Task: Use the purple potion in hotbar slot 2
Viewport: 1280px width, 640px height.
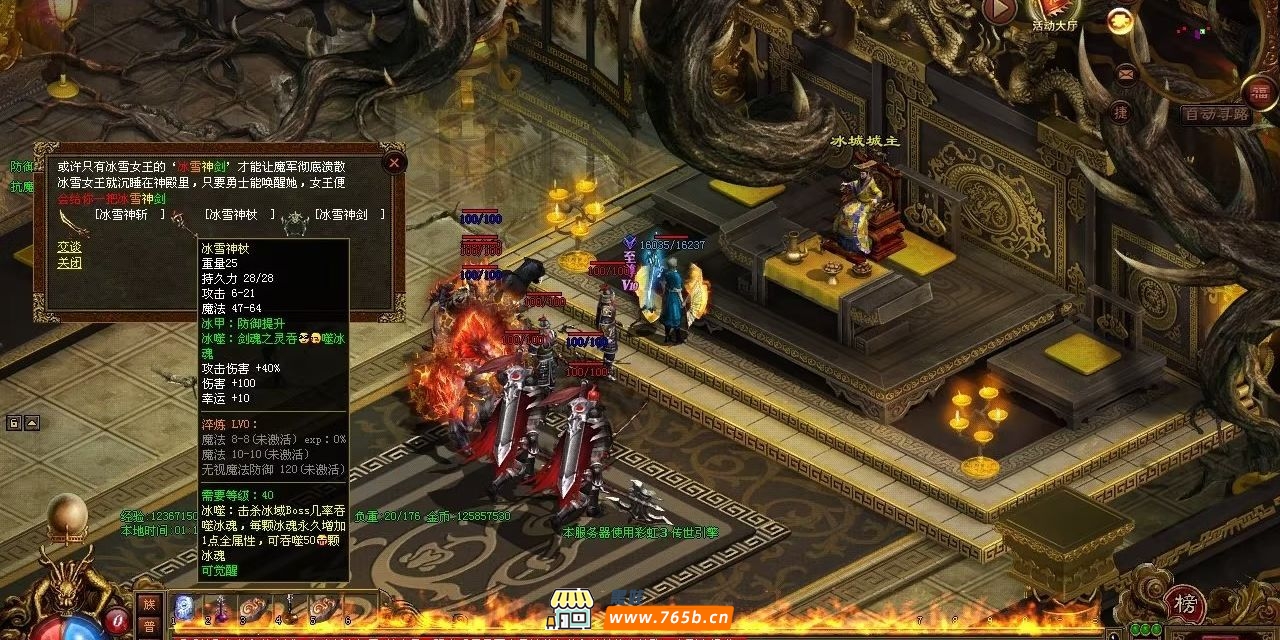Action: [x=219, y=607]
